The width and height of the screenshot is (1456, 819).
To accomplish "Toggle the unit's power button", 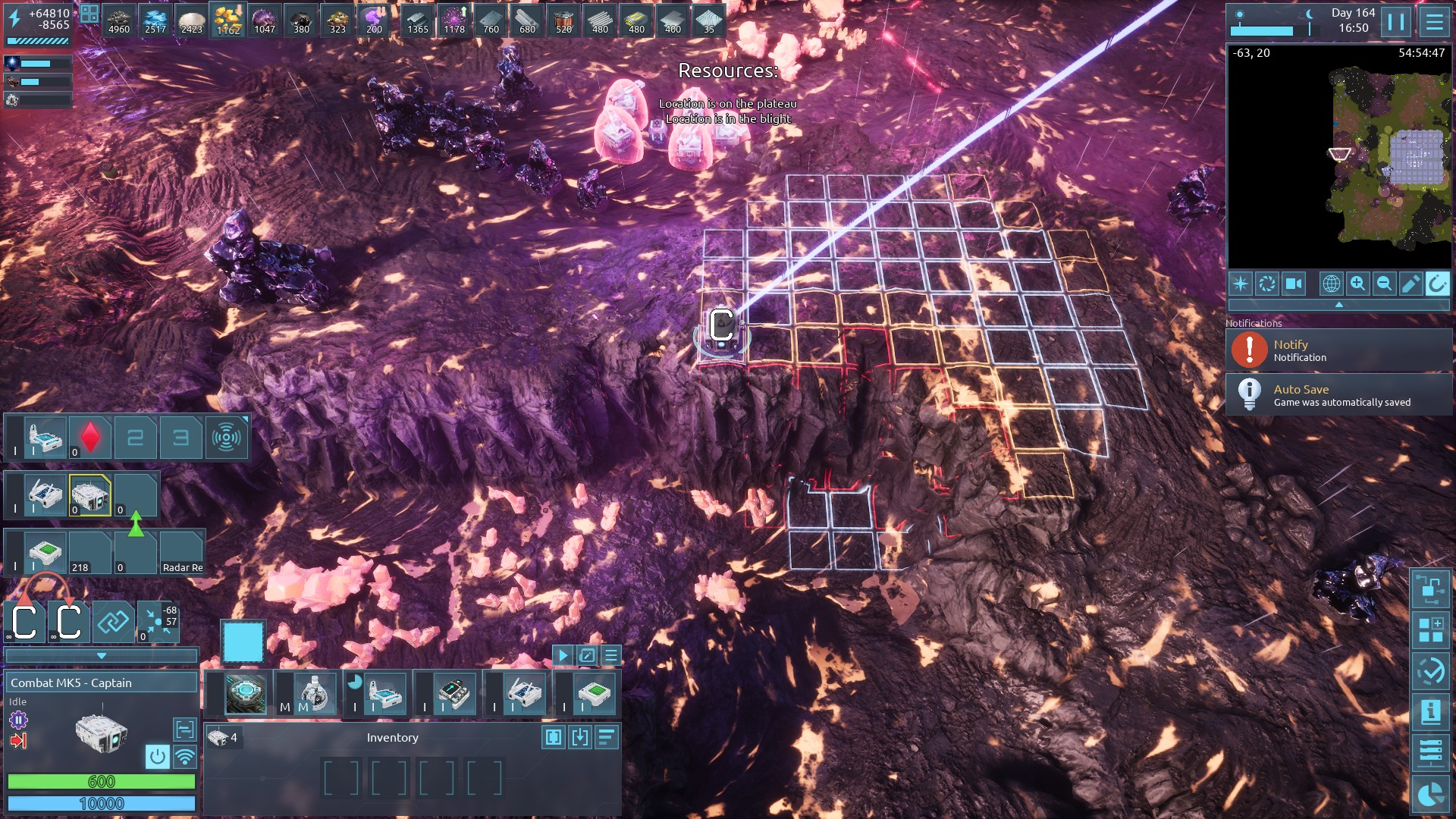I will 157,756.
